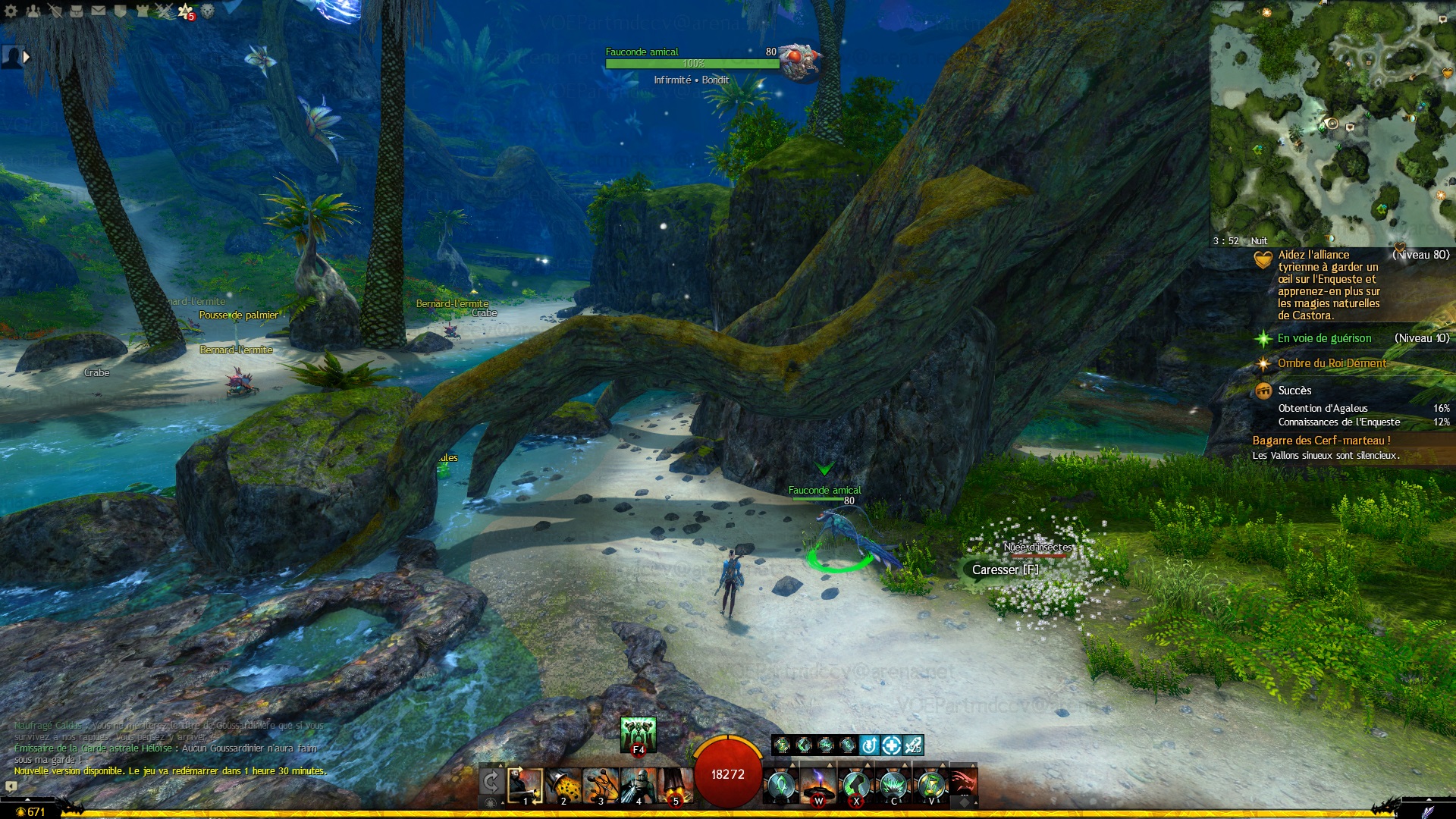Open the guild shield icon
This screenshot has width=1456, height=819.
120,11
